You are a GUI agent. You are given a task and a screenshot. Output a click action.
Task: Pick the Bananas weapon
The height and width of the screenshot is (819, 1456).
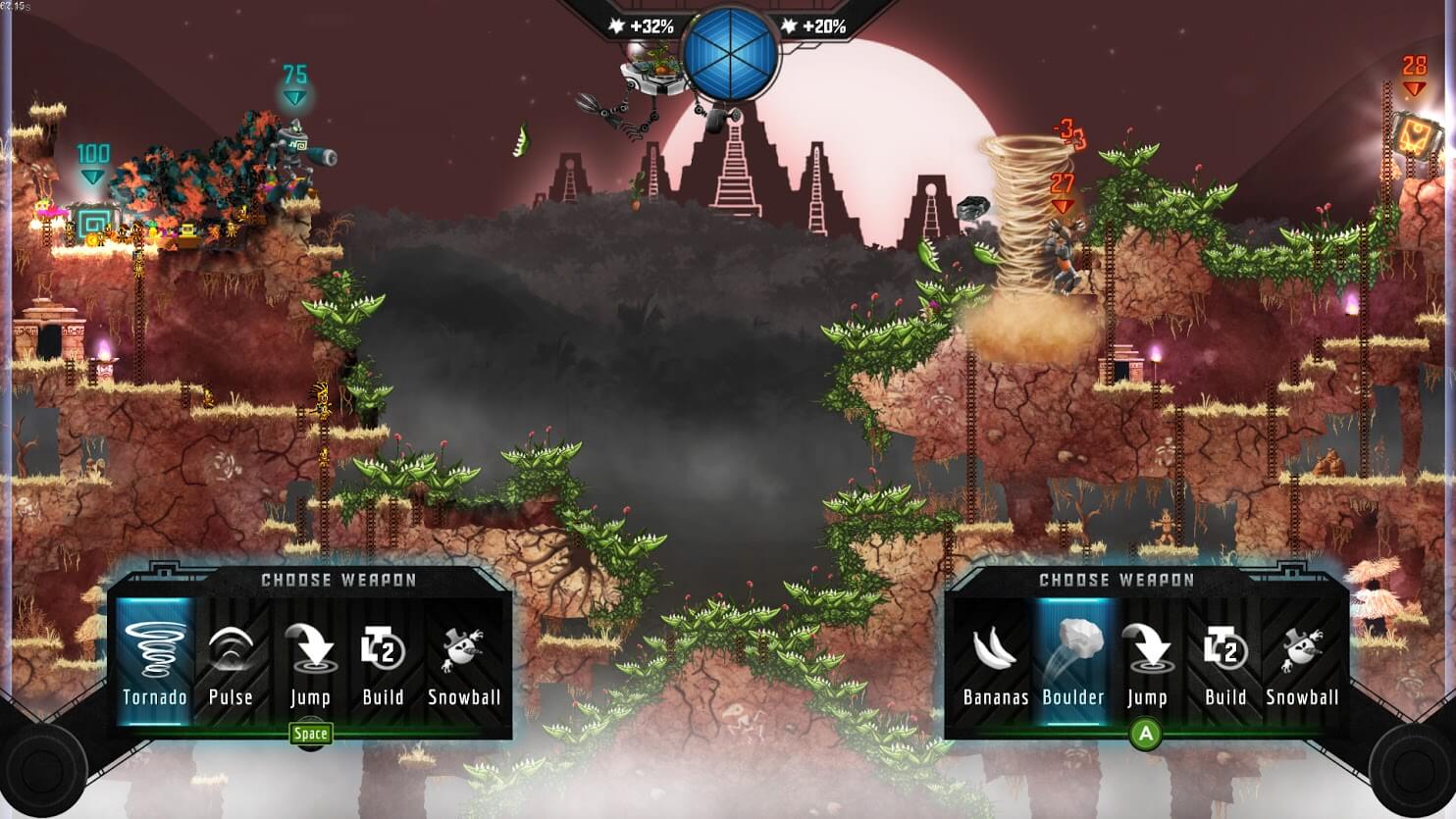[995, 662]
